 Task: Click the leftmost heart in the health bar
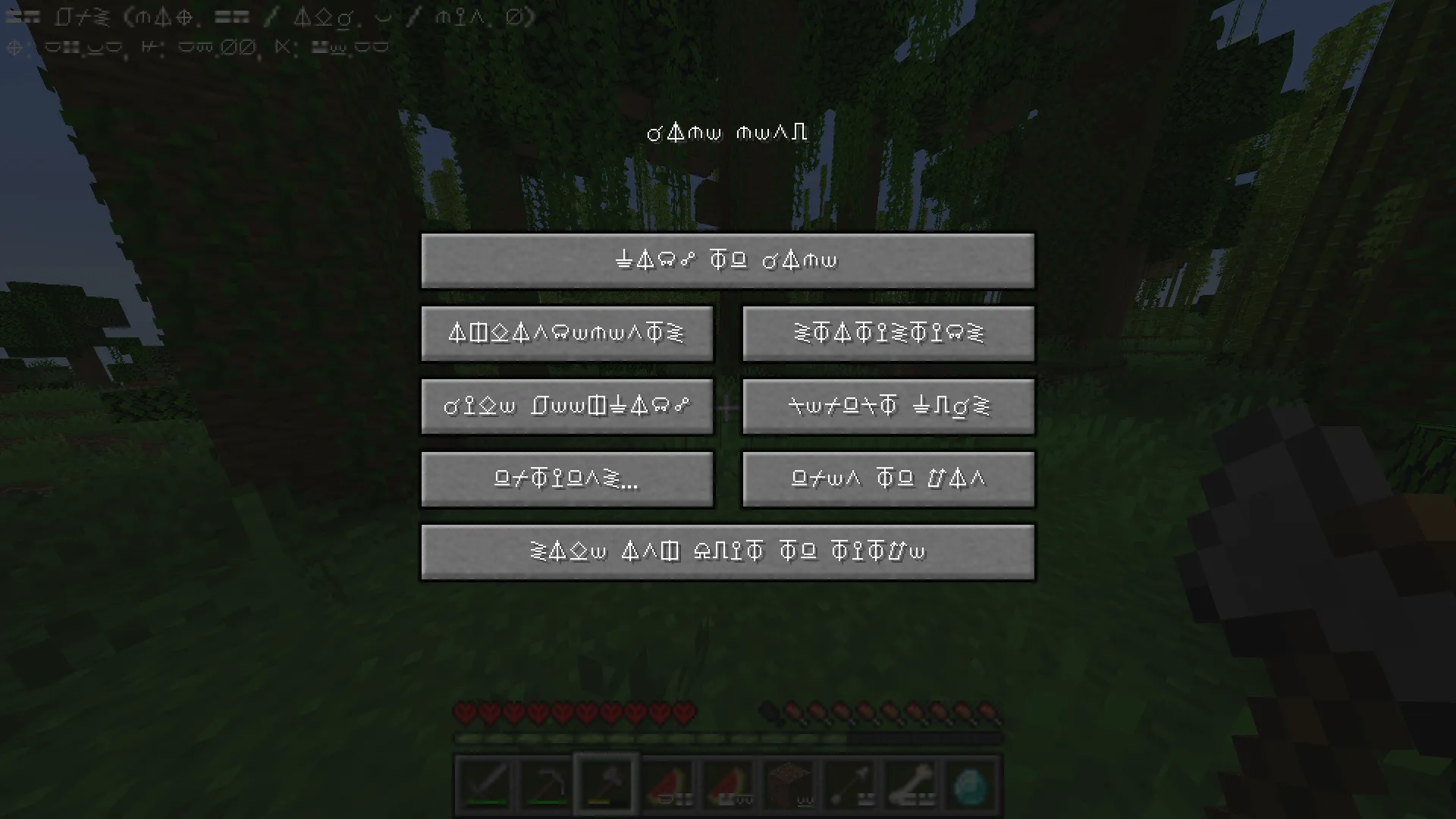(x=465, y=713)
